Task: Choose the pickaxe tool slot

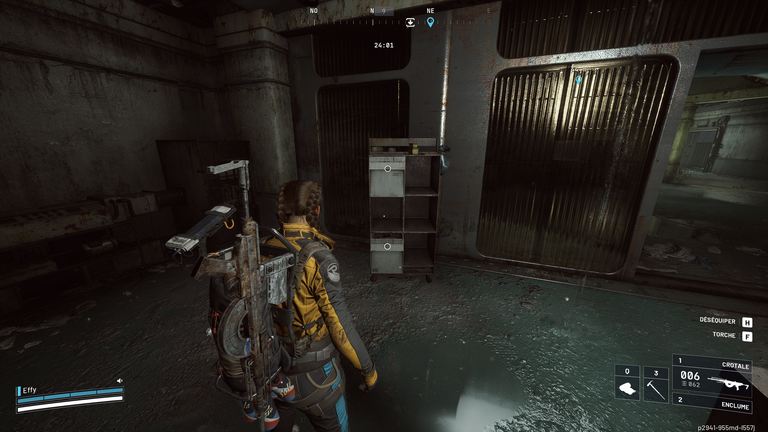Action: coord(655,386)
